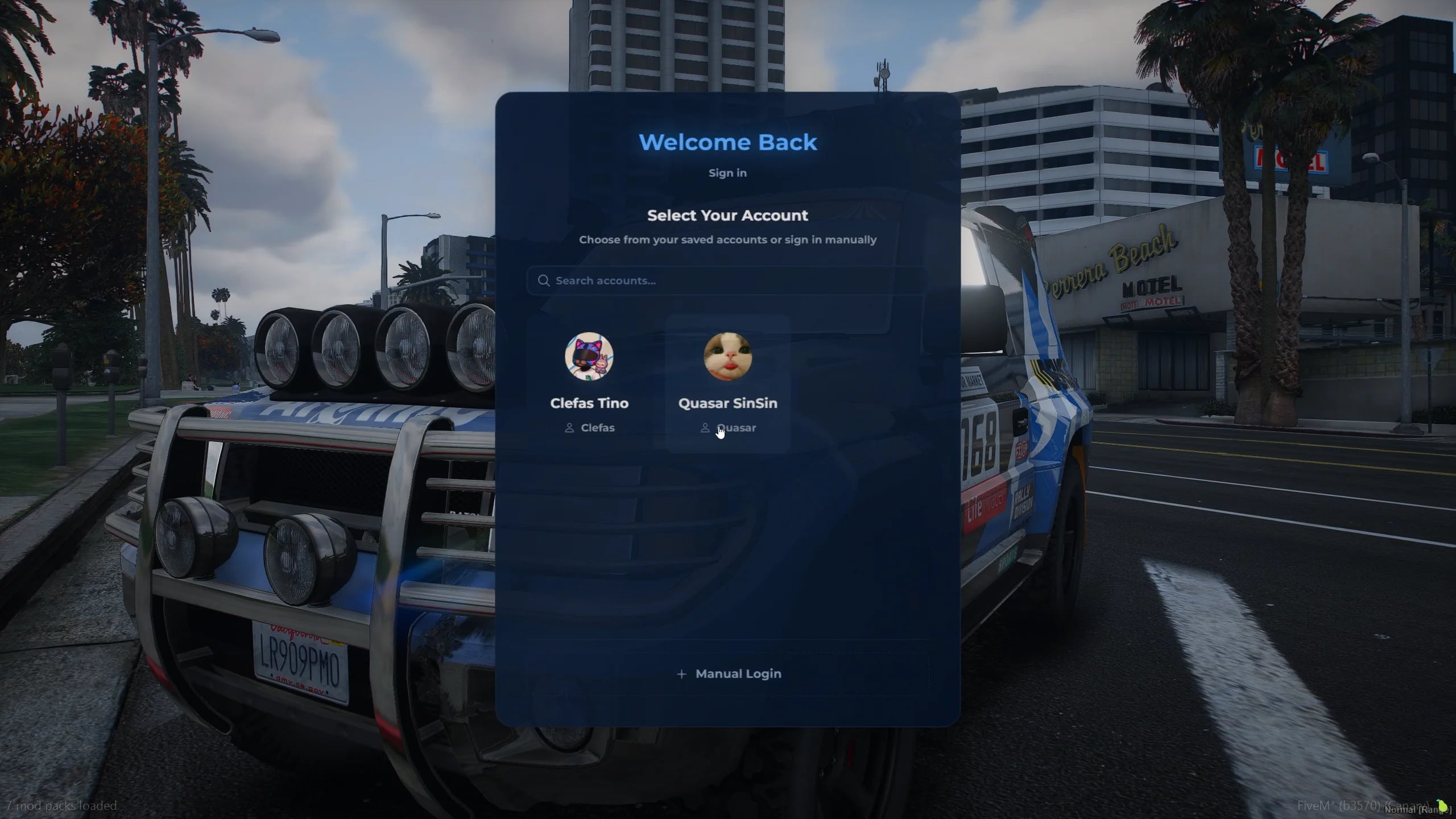Click Quasar SinSin's cat avatar picture
This screenshot has width=1456, height=819.
[729, 358]
